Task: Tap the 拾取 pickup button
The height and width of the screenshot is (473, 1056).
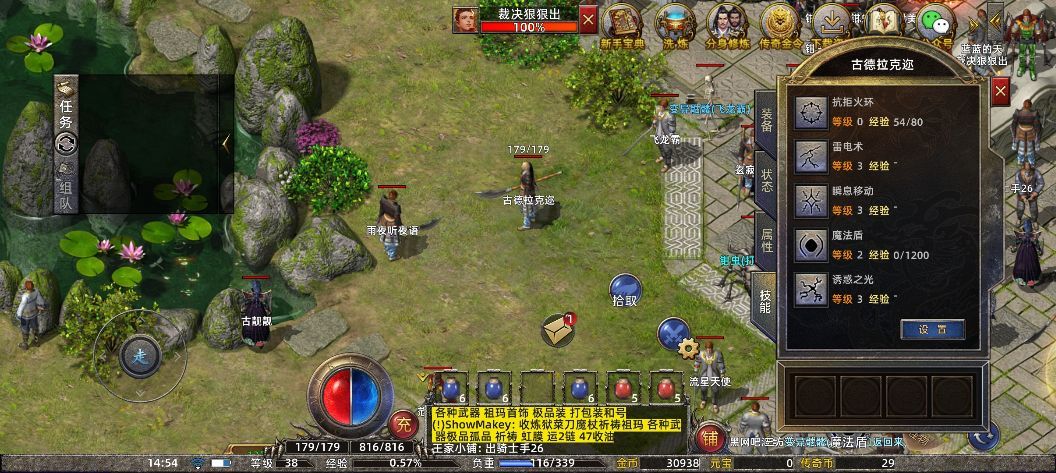Action: 625,290
